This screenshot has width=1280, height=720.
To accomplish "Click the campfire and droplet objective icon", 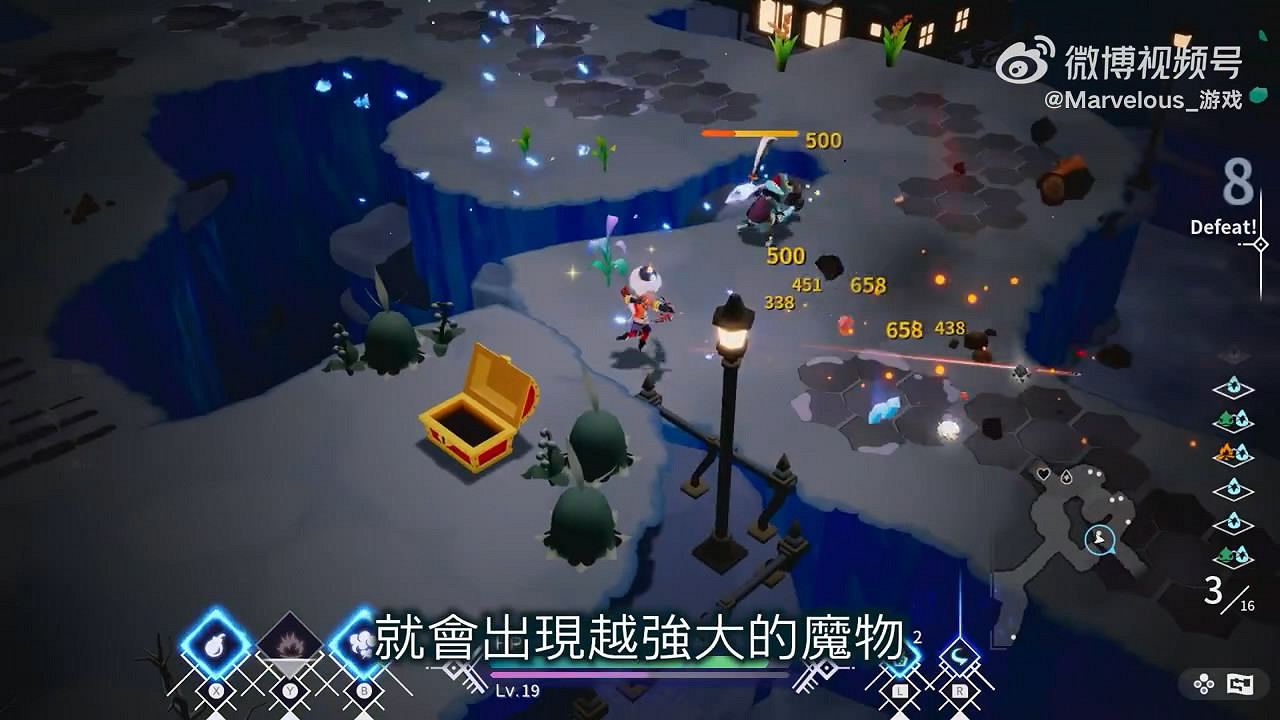I will click(x=1232, y=452).
